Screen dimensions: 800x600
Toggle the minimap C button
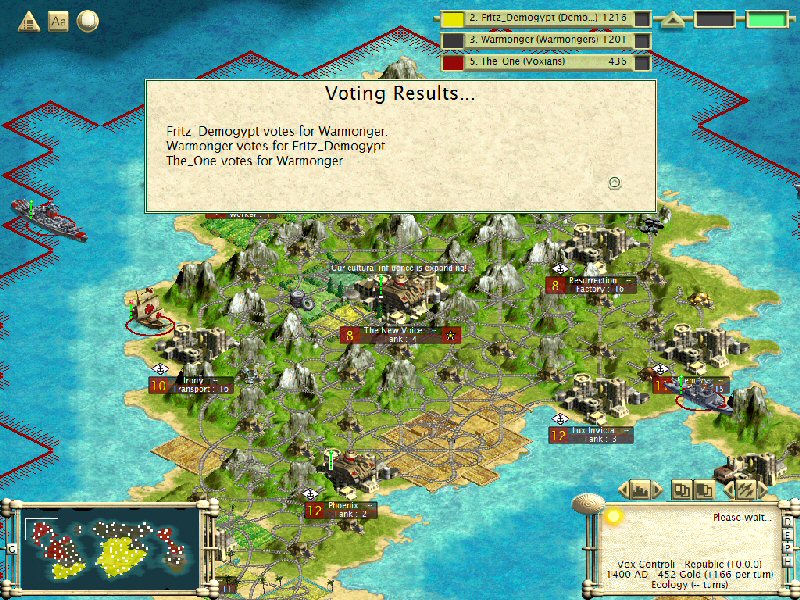tap(11, 549)
